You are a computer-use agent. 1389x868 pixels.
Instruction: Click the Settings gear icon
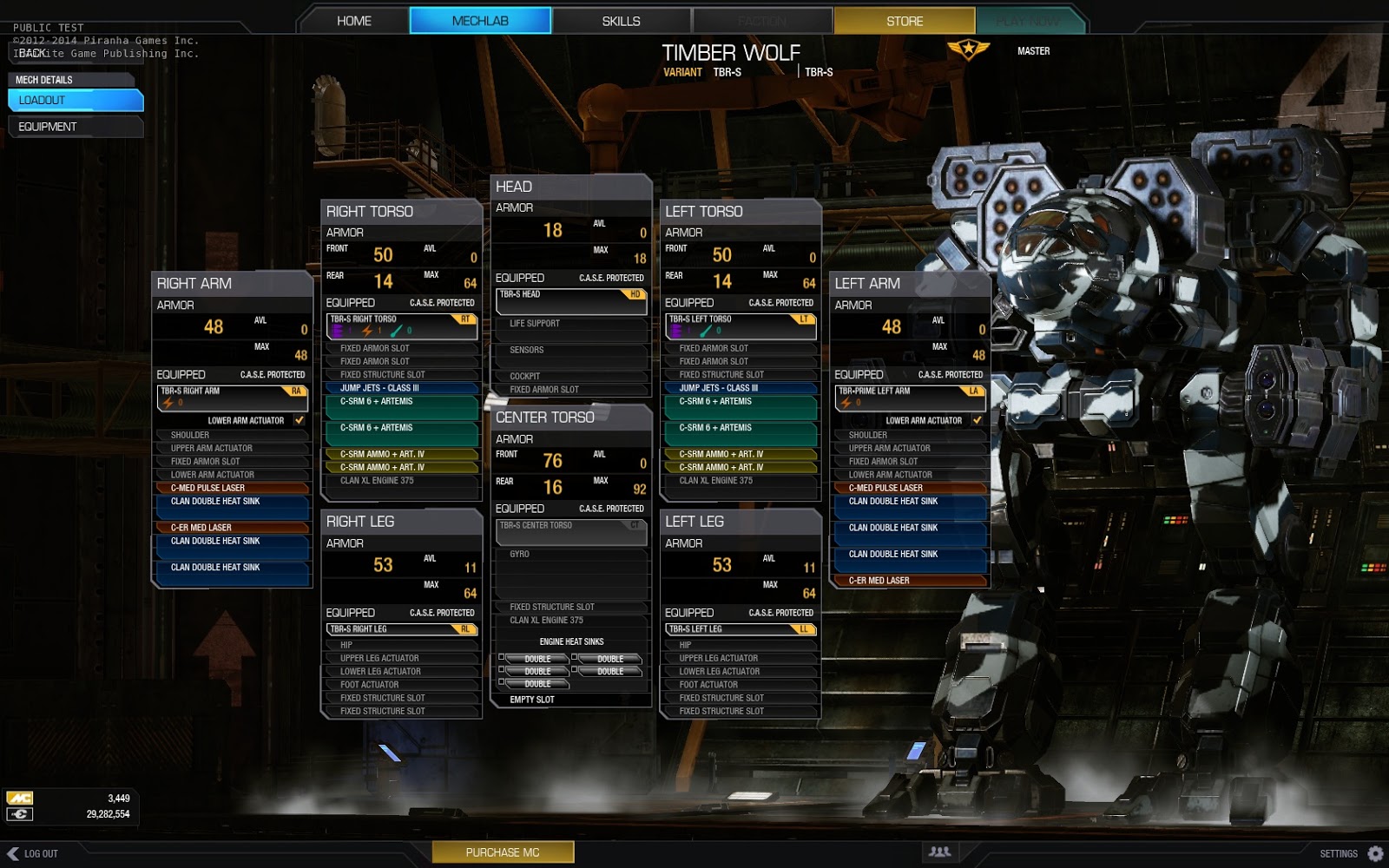coord(1377,853)
